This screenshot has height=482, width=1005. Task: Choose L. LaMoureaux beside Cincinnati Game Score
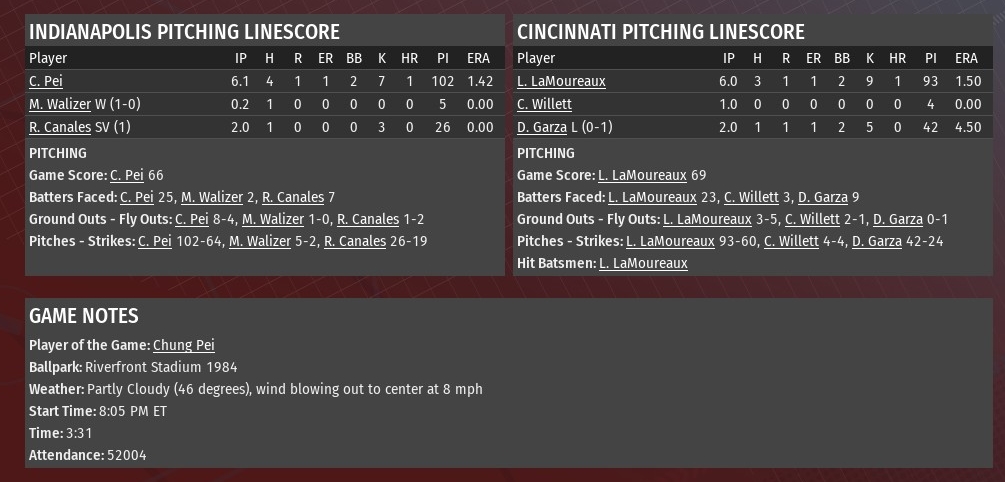[642, 175]
